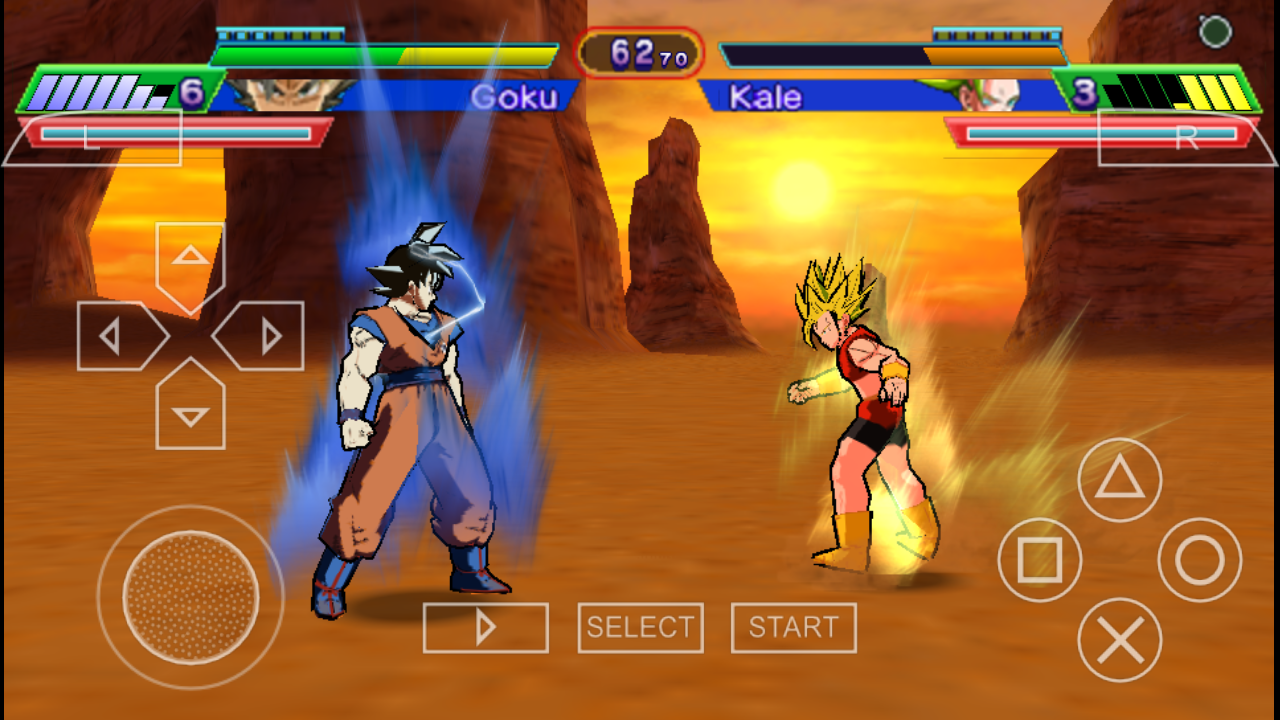
Task: Tap the R shoulder touch button
Action: (x=1185, y=137)
